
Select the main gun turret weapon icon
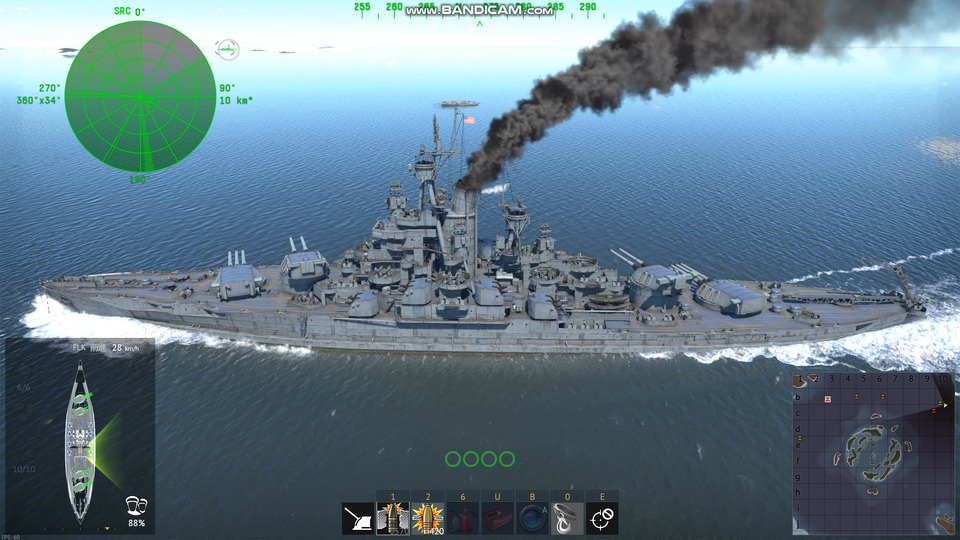click(358, 518)
